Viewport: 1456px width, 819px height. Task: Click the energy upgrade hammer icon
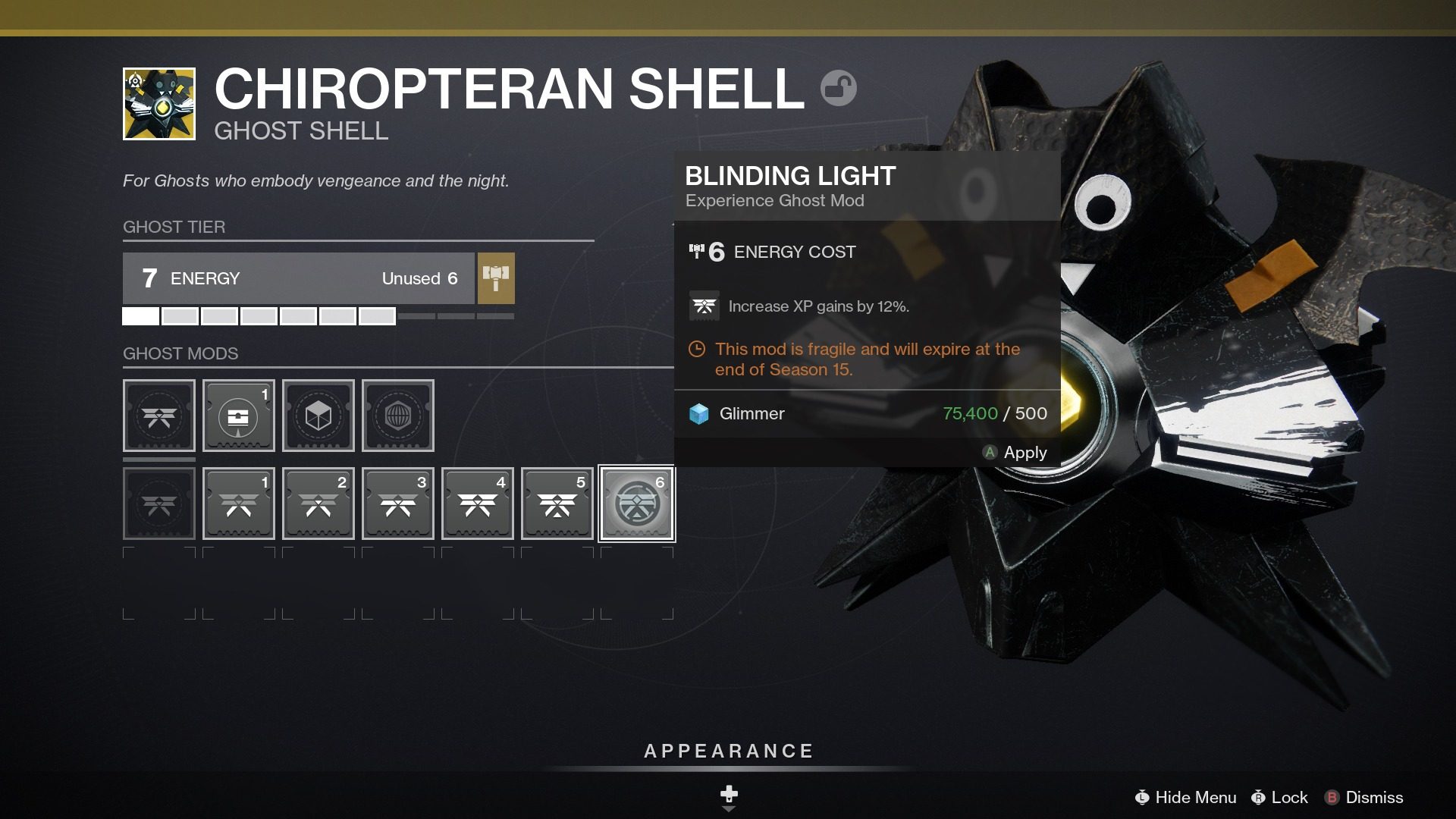[x=497, y=279]
